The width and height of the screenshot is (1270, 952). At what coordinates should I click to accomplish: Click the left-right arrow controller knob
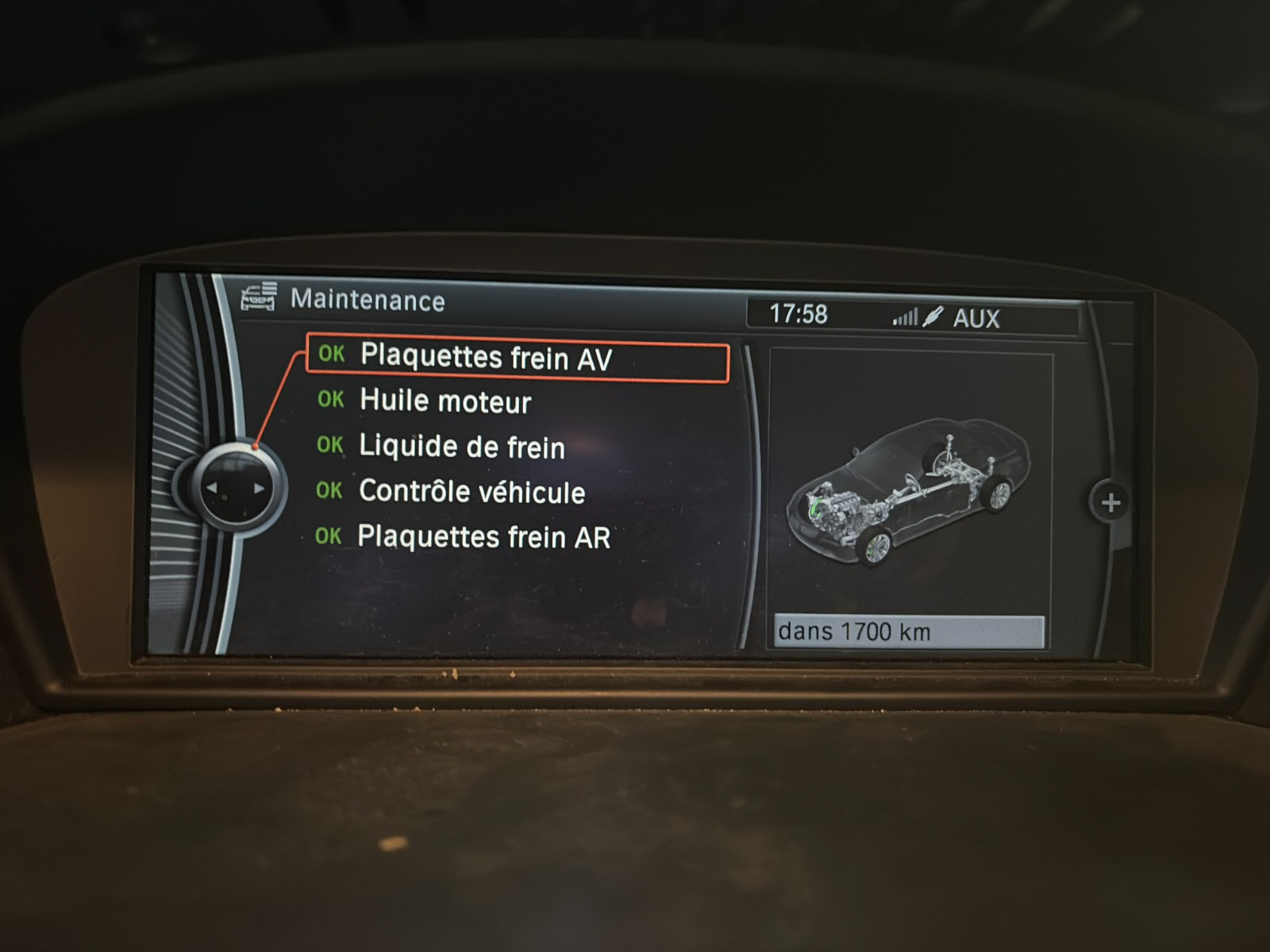(235, 488)
